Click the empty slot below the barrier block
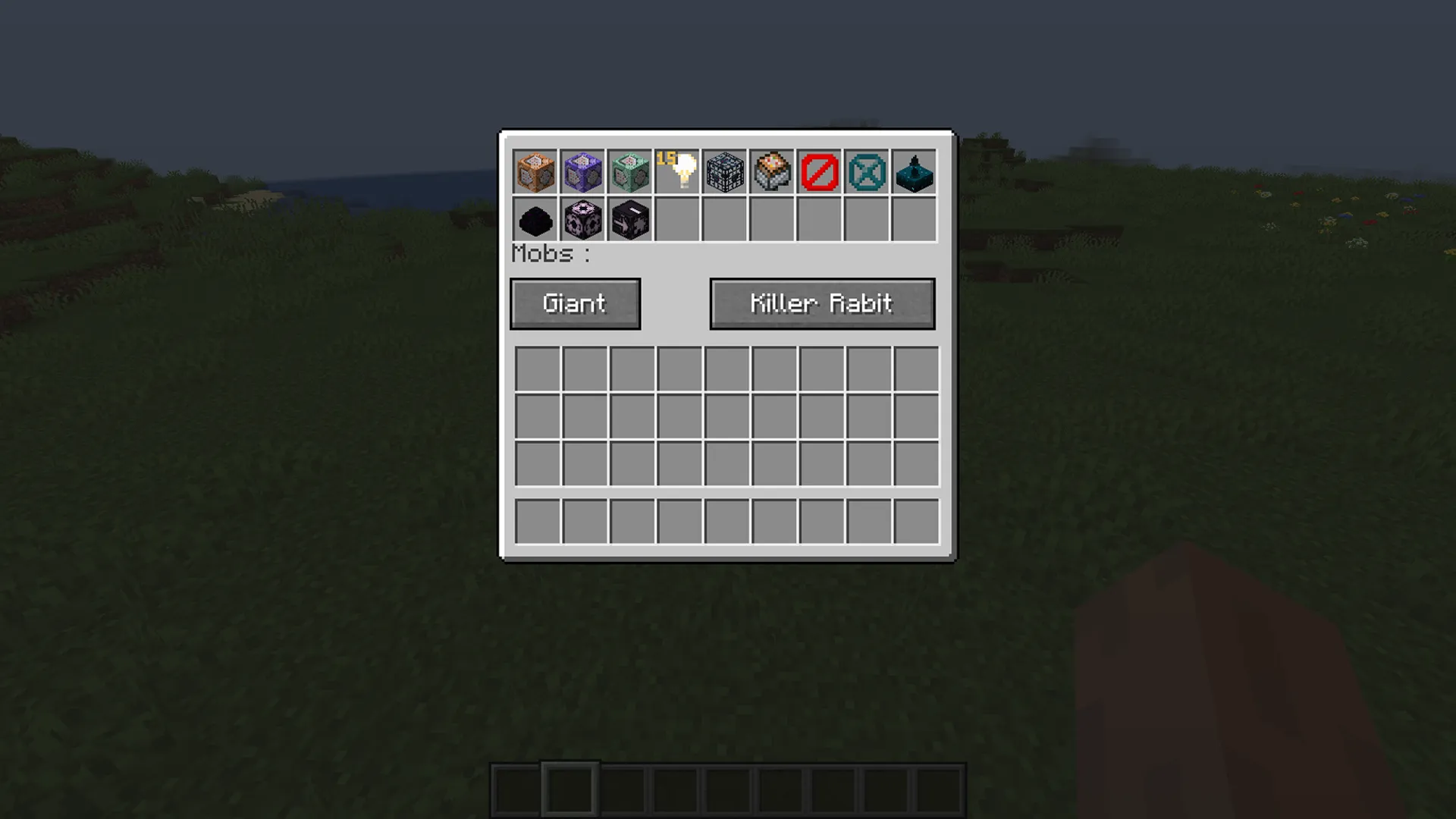The width and height of the screenshot is (1456, 819). pos(819,219)
